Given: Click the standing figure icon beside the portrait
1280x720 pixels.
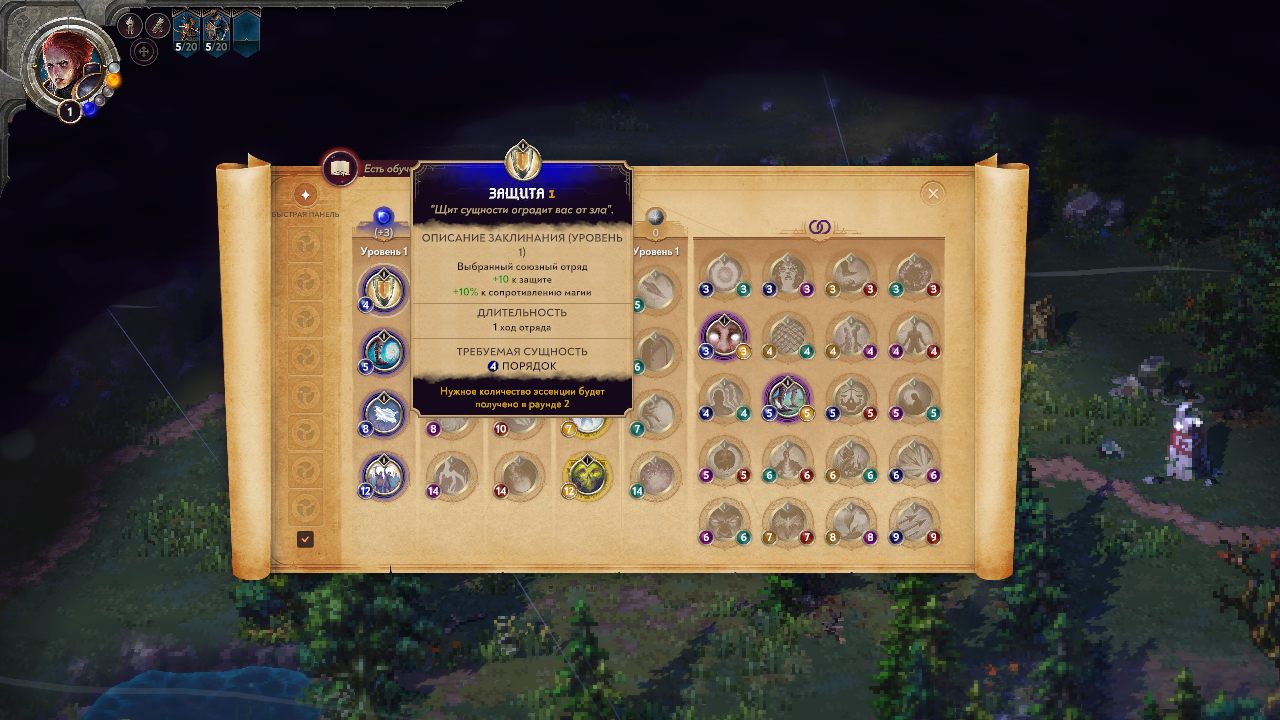Looking at the screenshot, I should [131, 25].
